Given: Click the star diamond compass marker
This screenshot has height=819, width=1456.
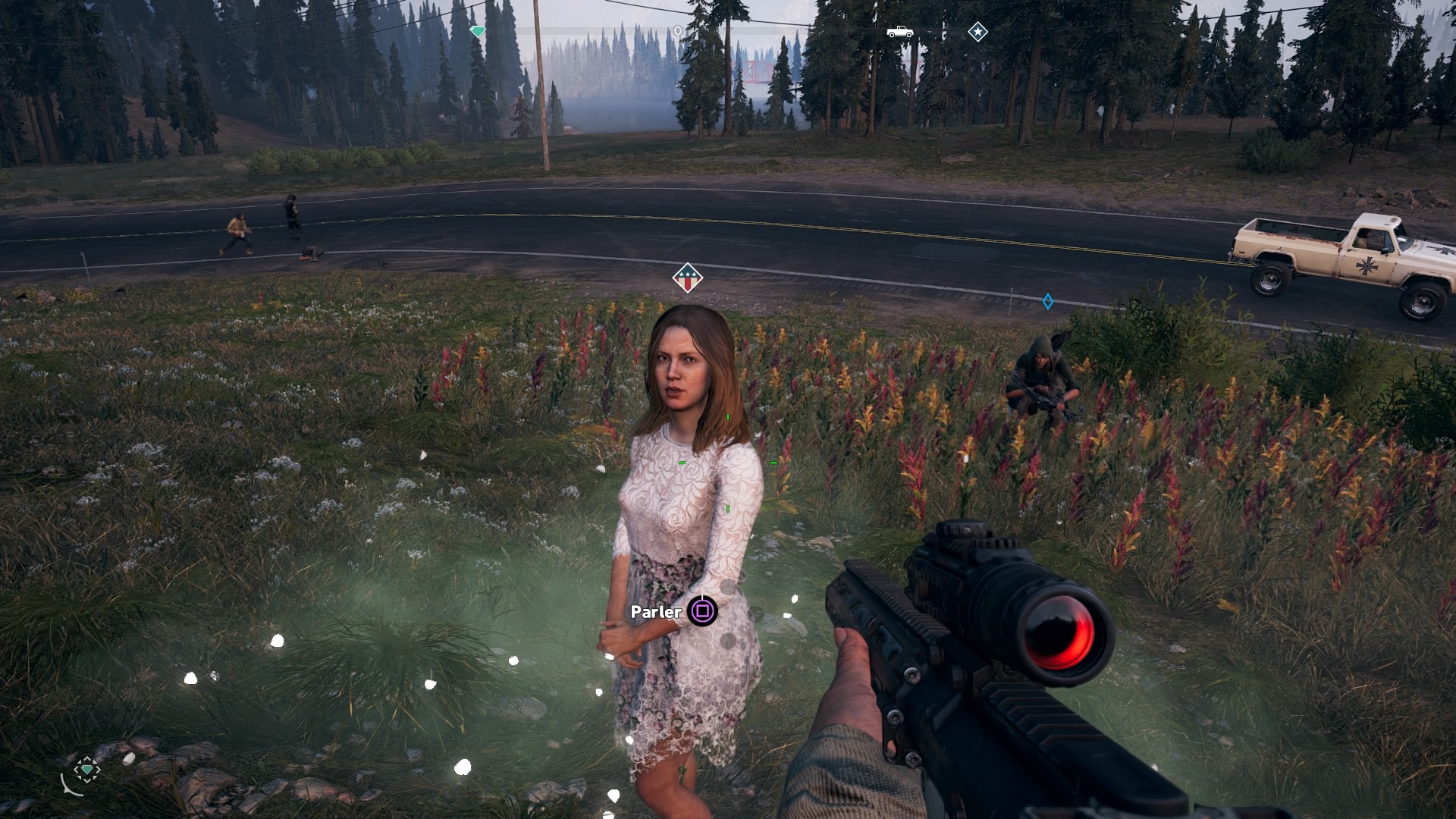Looking at the screenshot, I should click(x=977, y=32).
